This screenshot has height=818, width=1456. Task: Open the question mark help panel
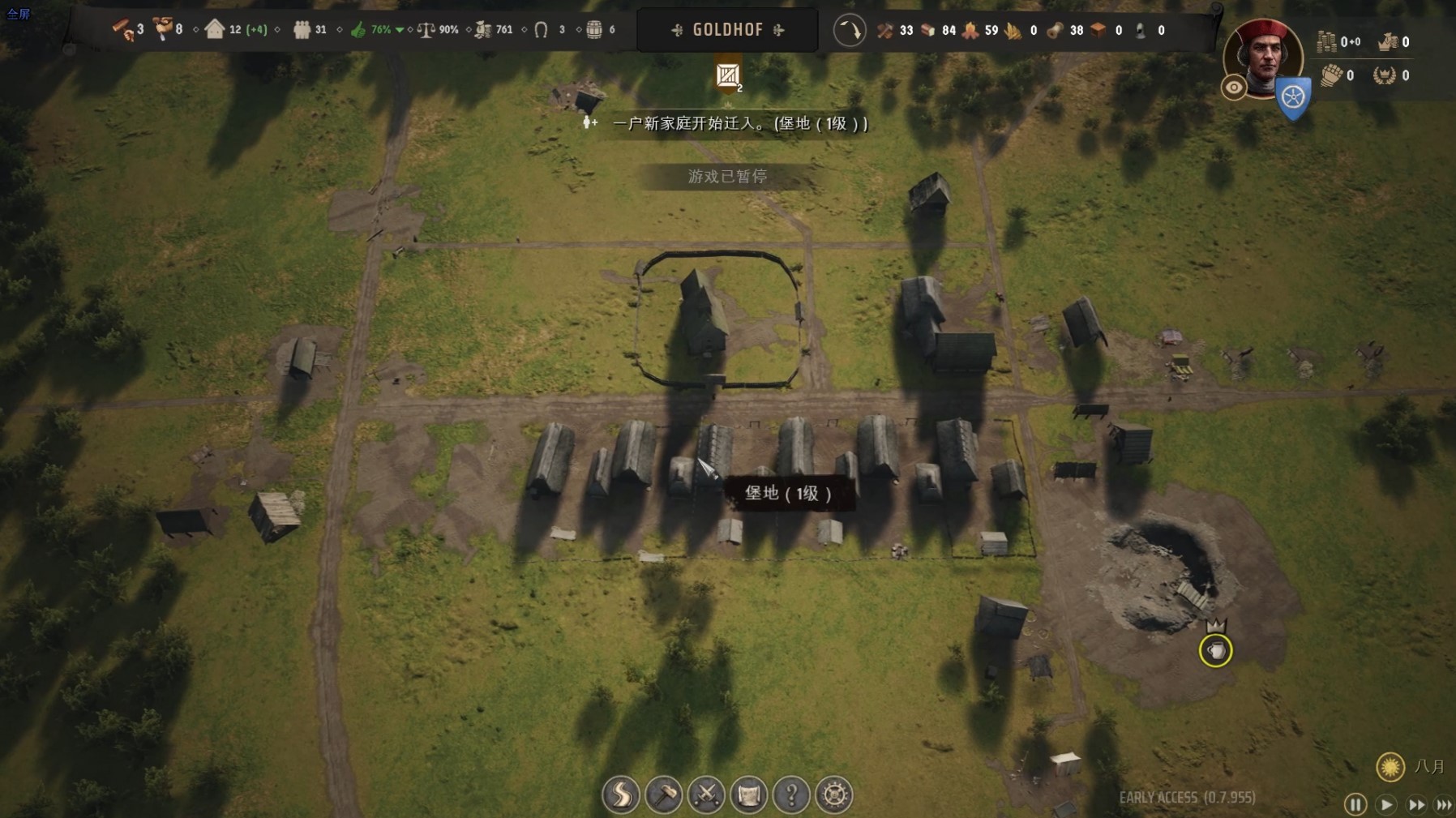point(791,794)
